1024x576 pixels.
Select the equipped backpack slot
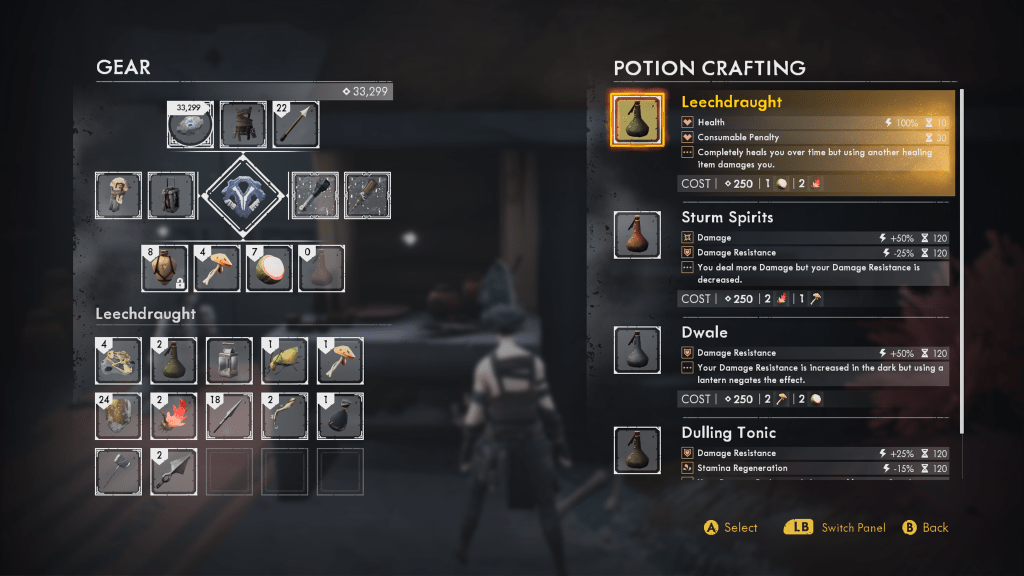point(172,195)
